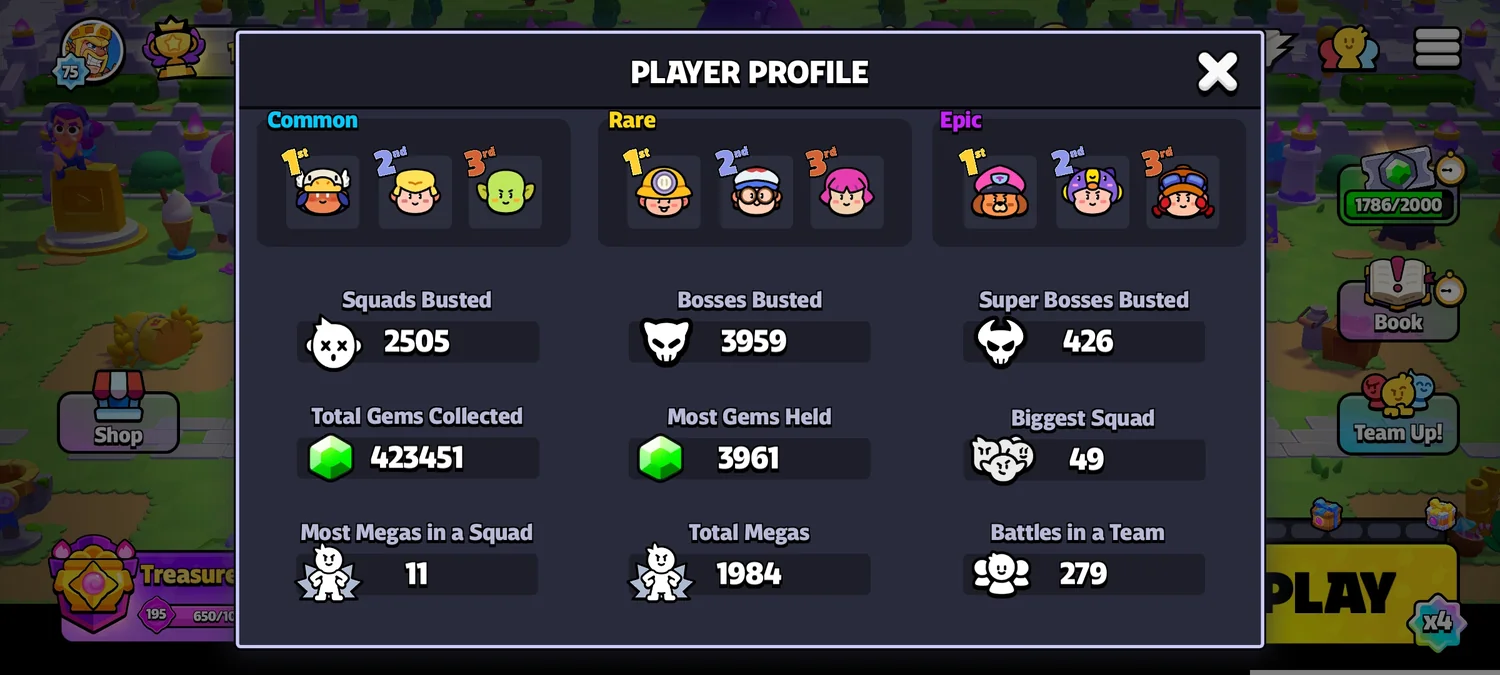Choose the 1st place Rare miner portrait
The width and height of the screenshot is (1500, 675).
pyautogui.click(x=663, y=191)
